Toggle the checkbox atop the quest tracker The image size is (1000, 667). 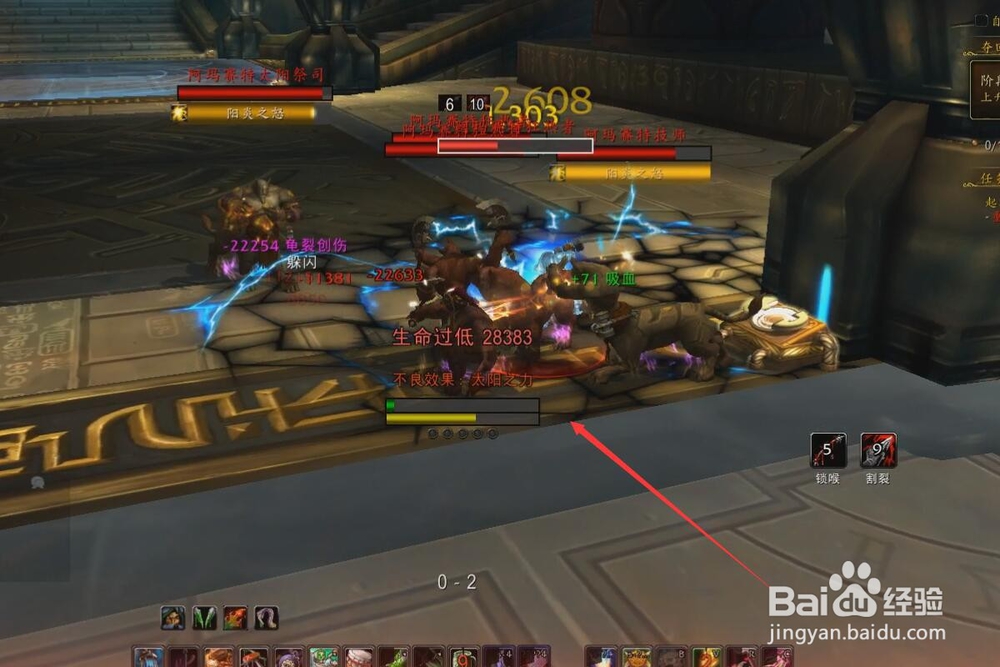(981, 21)
